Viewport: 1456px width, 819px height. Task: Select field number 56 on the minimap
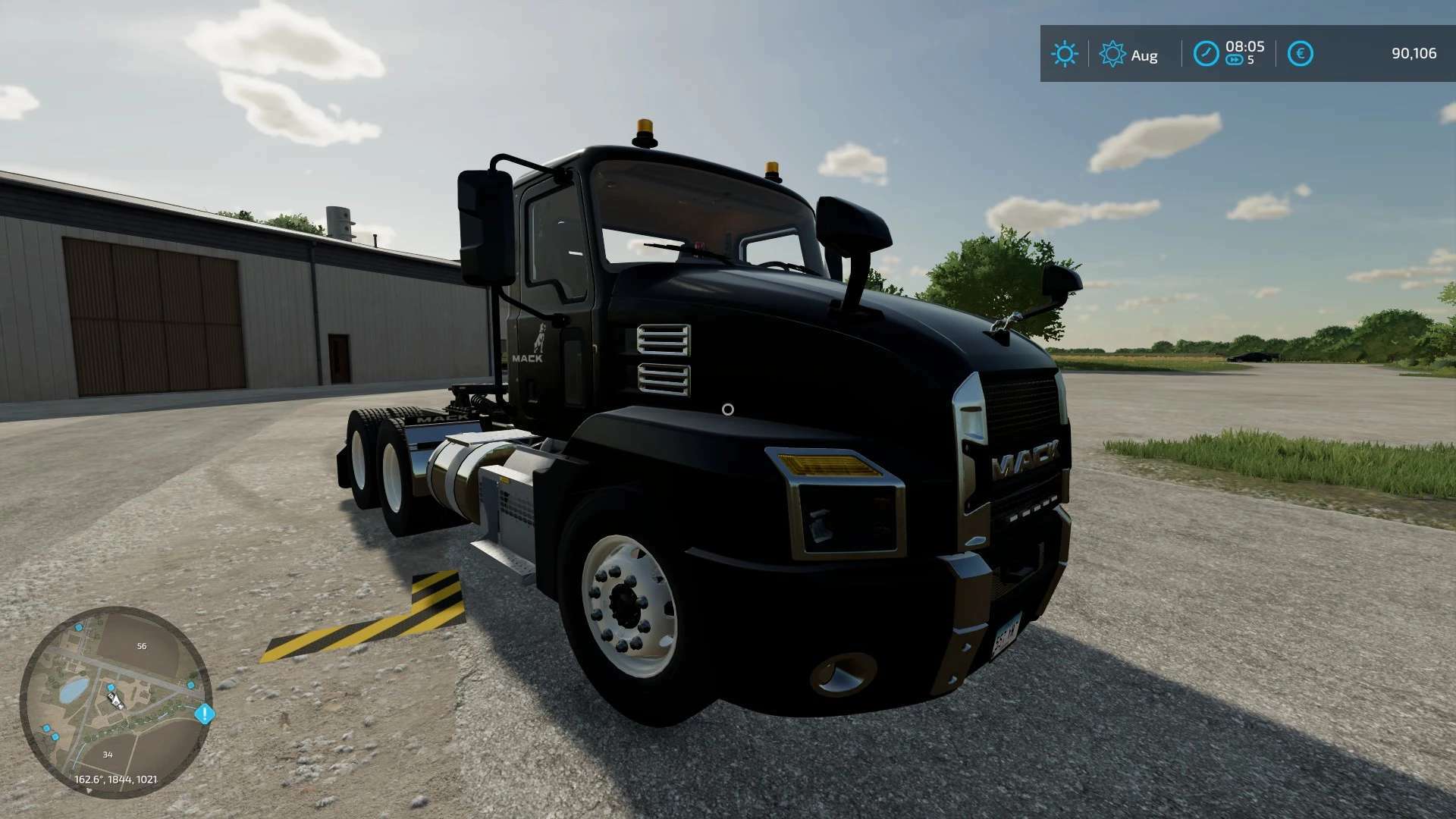tap(141, 646)
